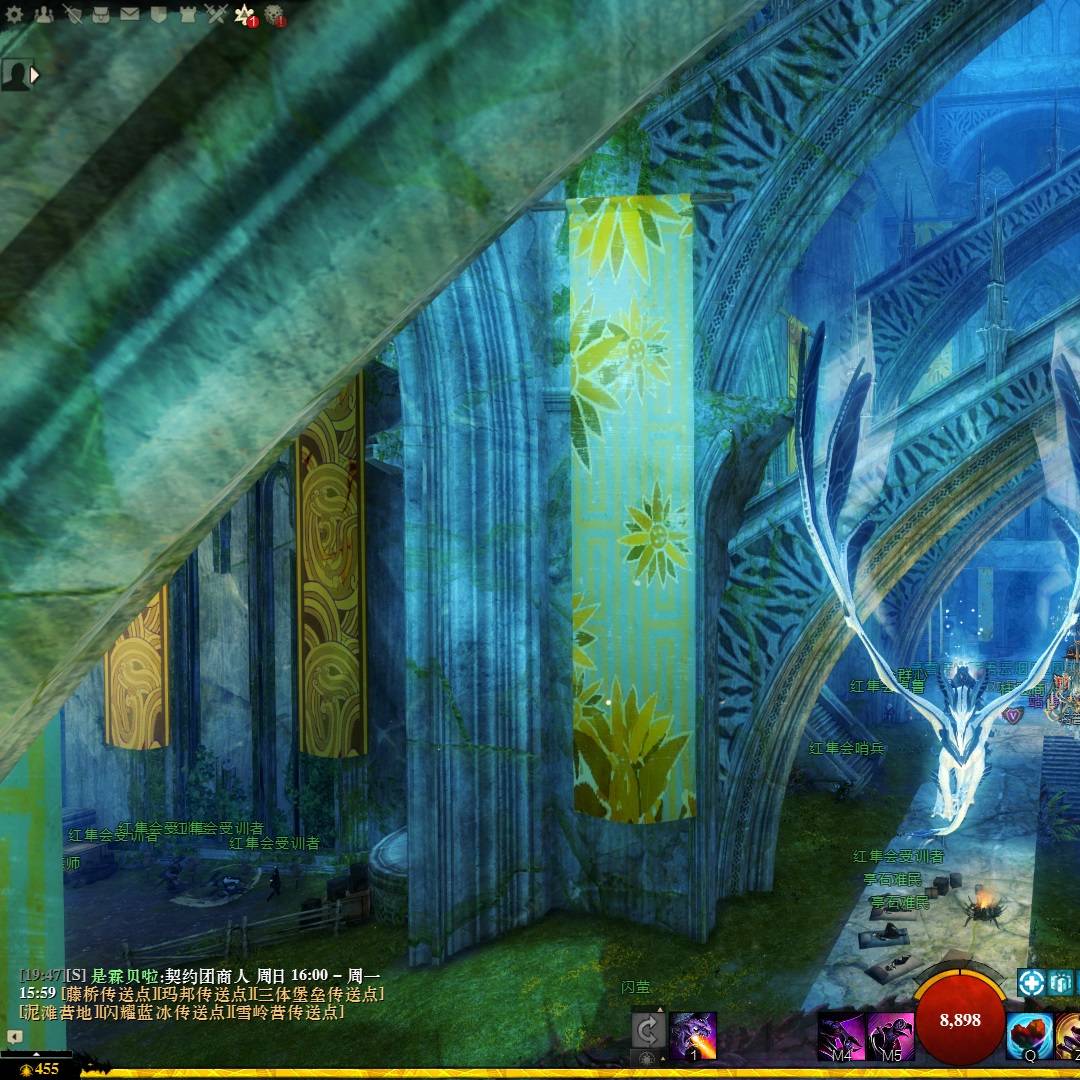
Task: Open the guild shield panel
Action: tap(158, 14)
